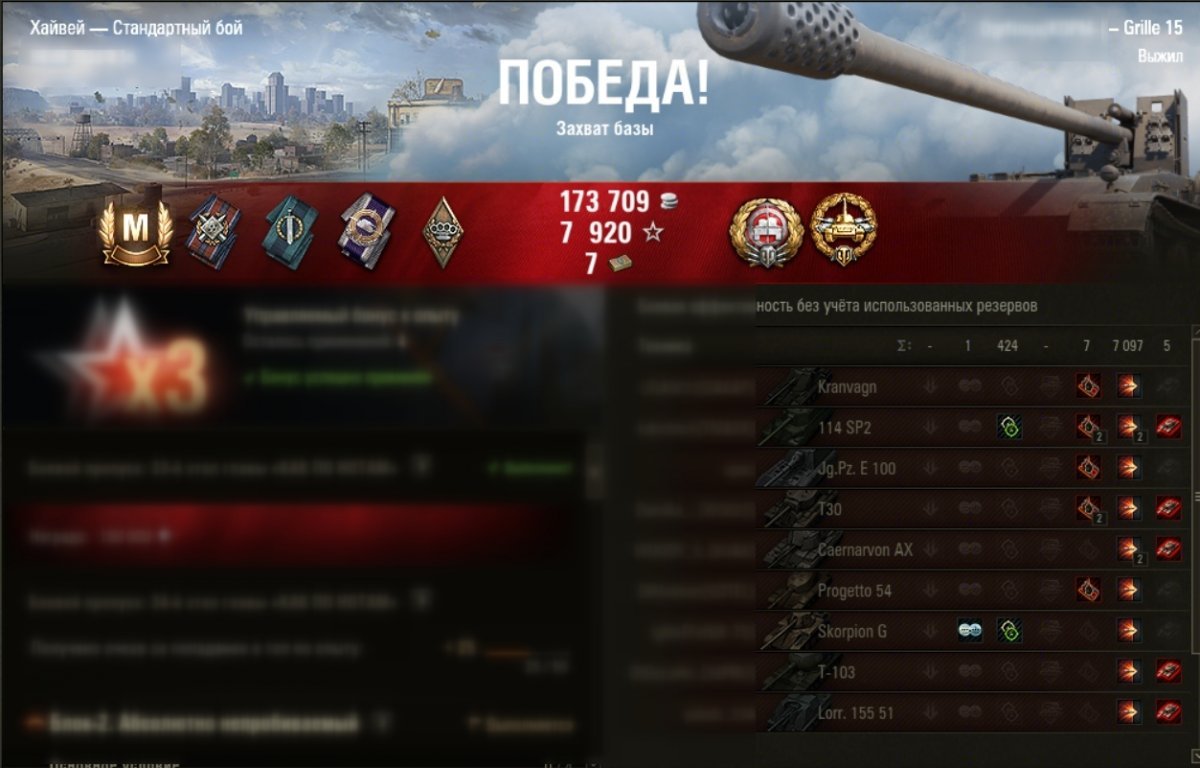This screenshot has width=1200, height=768.
Task: Select the Lorr. 155 51 row
Action: tap(858, 714)
